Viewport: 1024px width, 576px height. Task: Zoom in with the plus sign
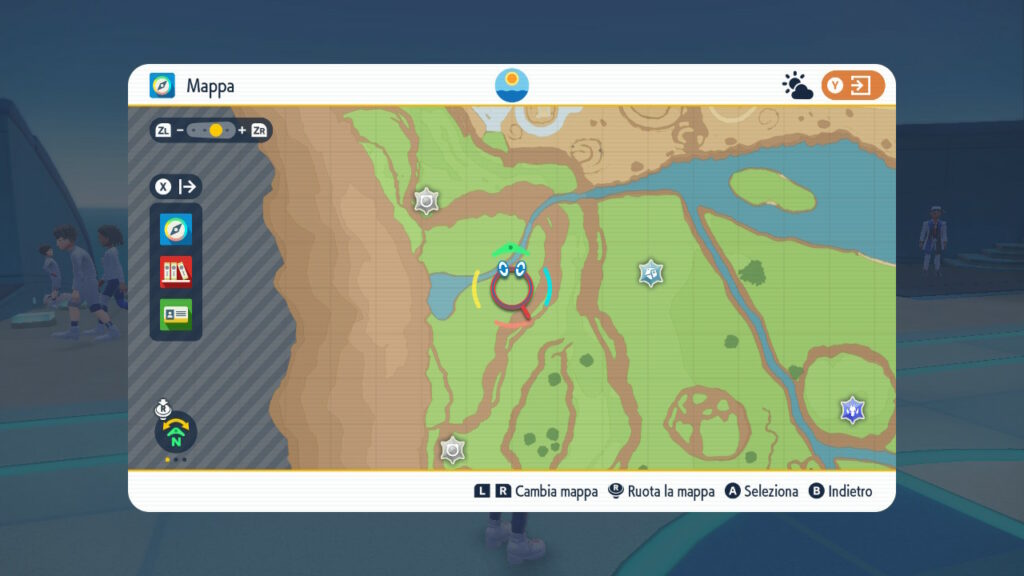click(241, 130)
